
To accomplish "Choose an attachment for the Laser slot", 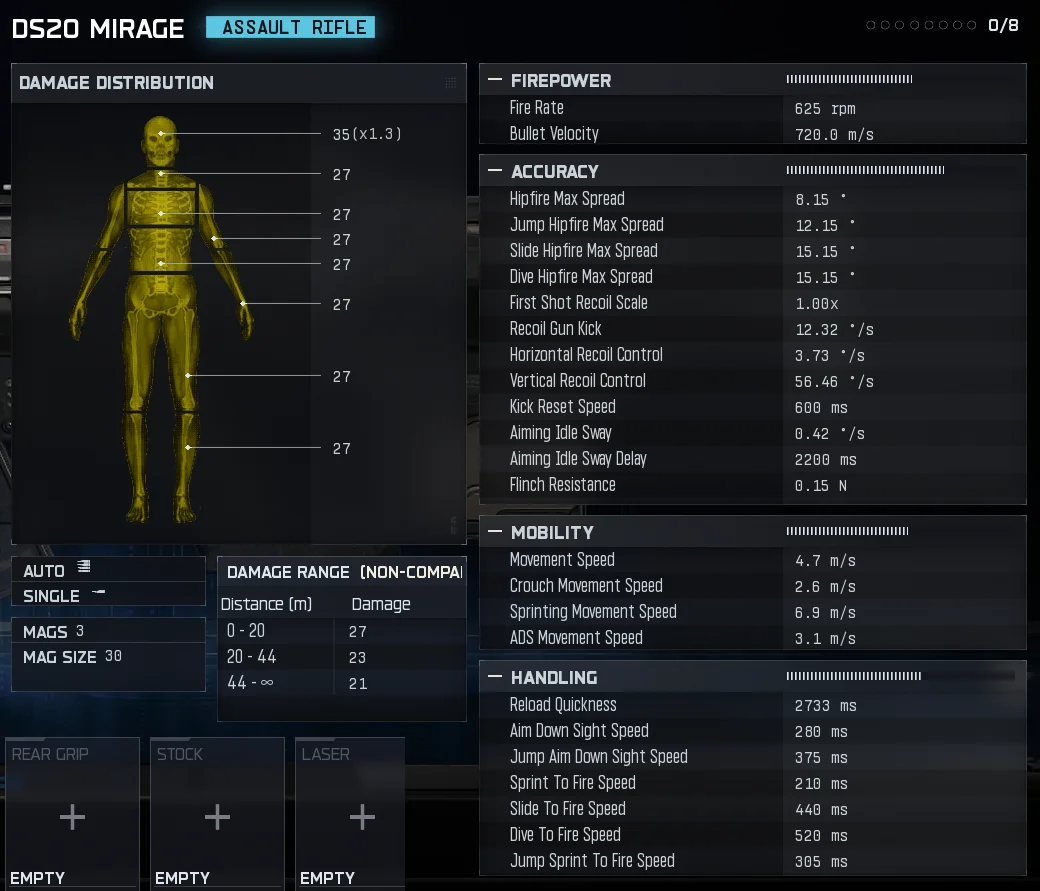I will point(362,817).
